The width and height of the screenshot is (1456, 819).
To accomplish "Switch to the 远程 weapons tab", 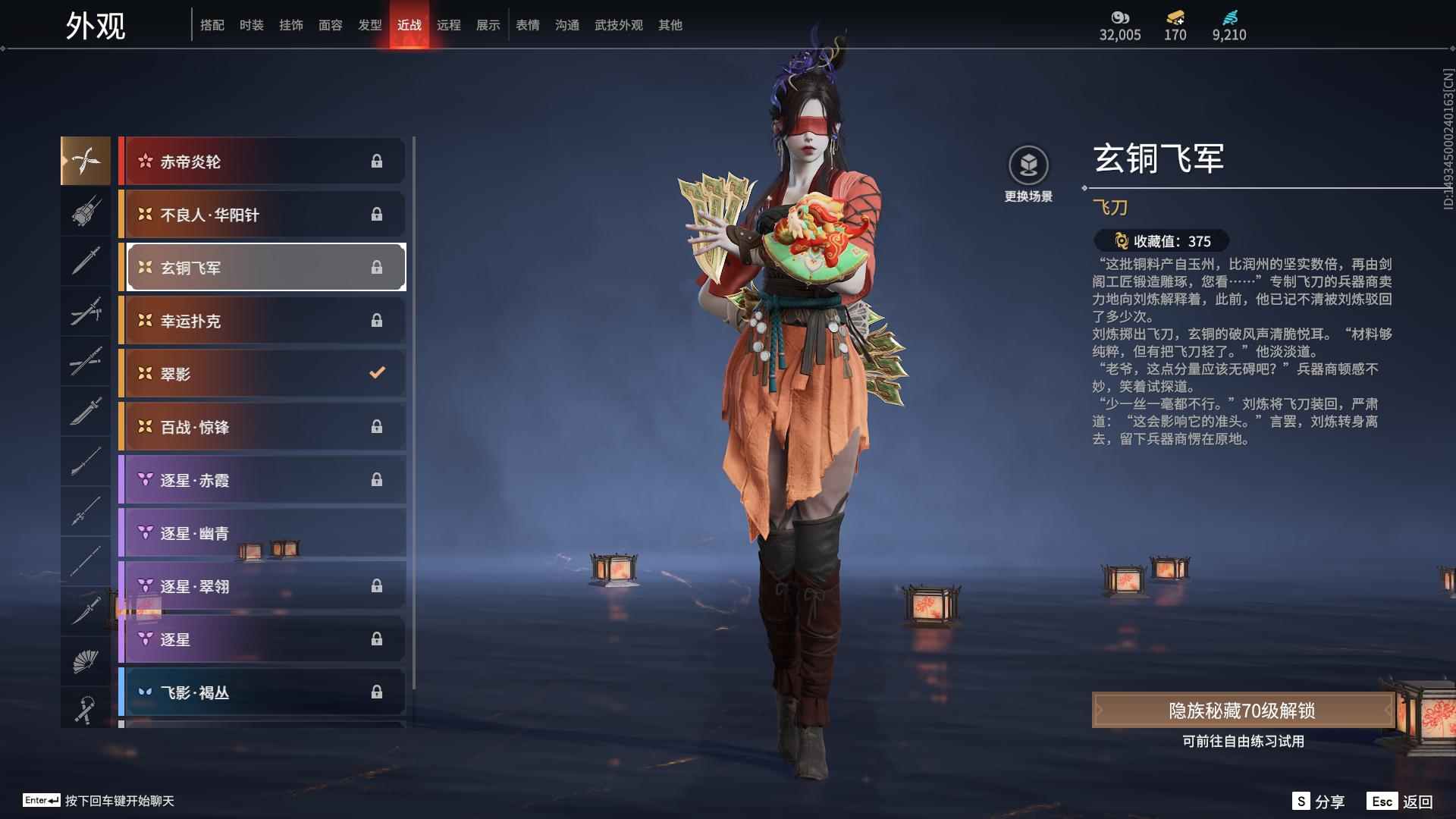I will click(x=450, y=24).
